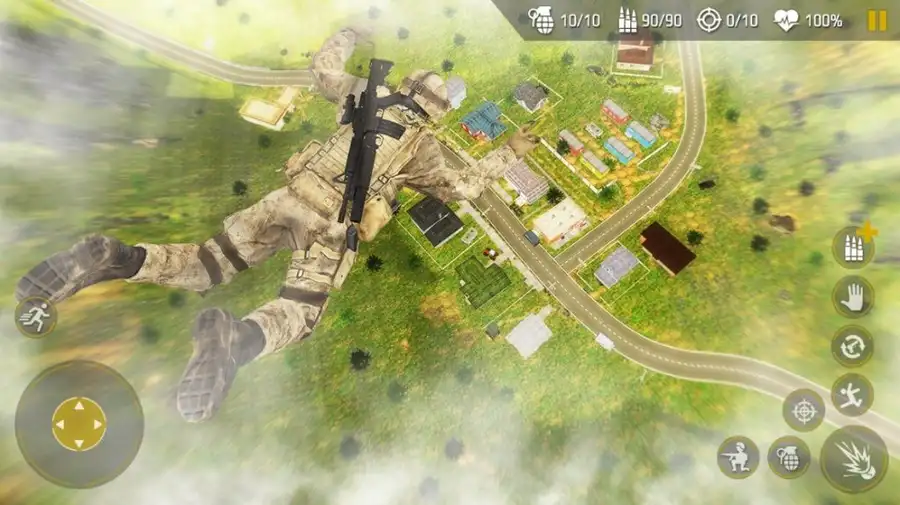Use the open hand interact button

(x=852, y=297)
